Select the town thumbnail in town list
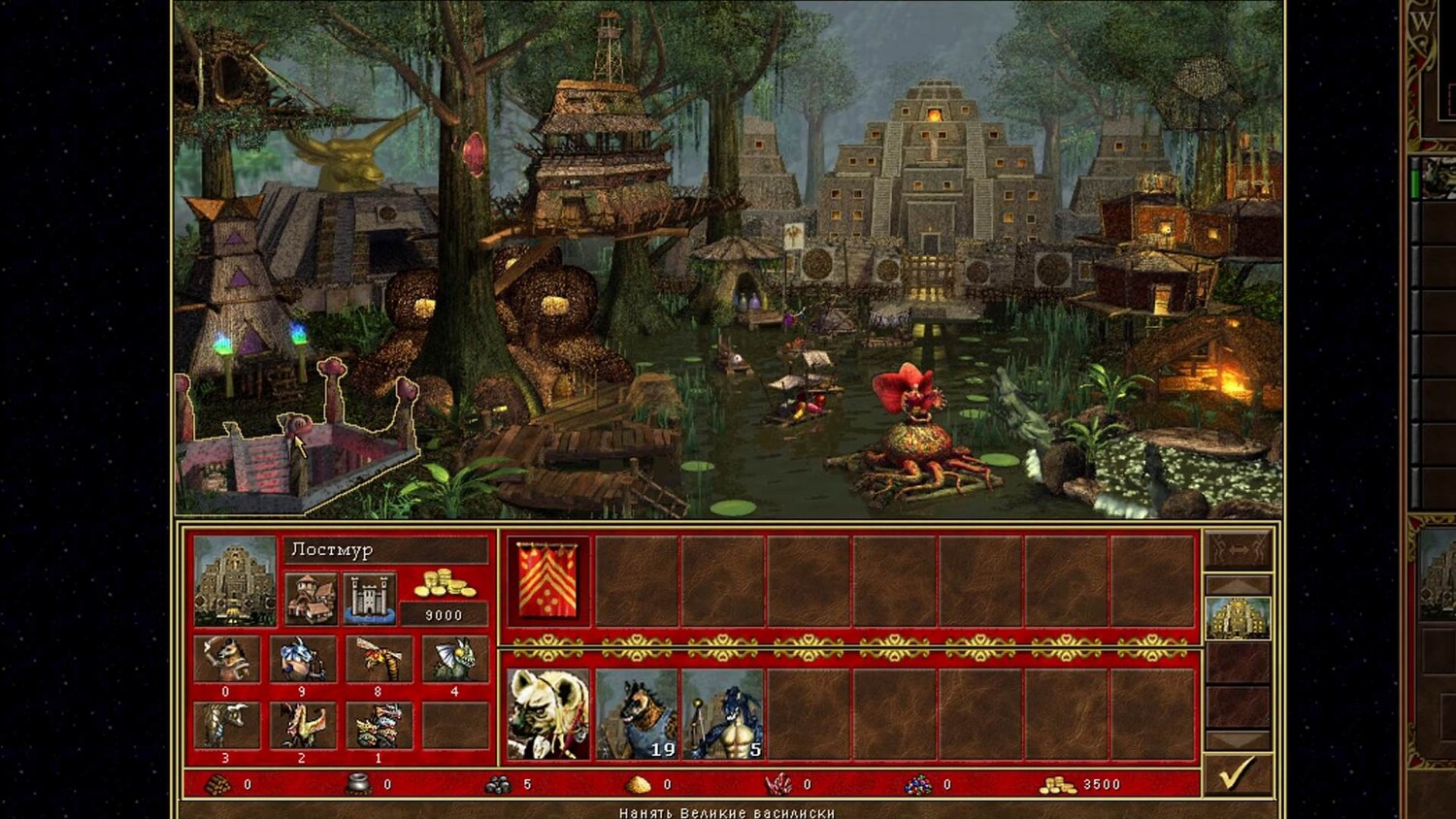 click(x=1237, y=618)
